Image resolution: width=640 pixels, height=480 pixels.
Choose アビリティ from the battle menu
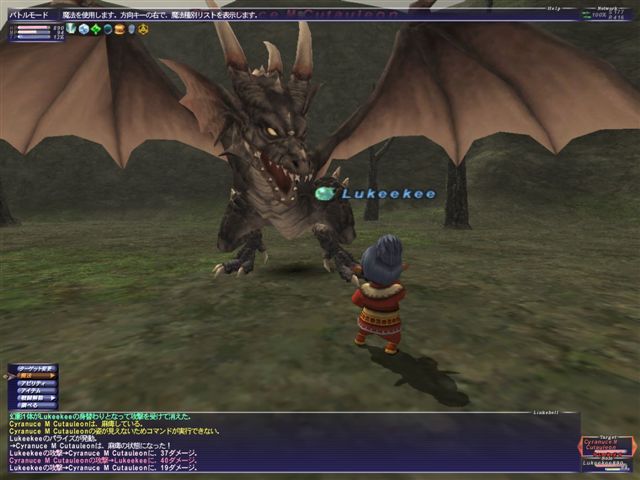coord(33,383)
